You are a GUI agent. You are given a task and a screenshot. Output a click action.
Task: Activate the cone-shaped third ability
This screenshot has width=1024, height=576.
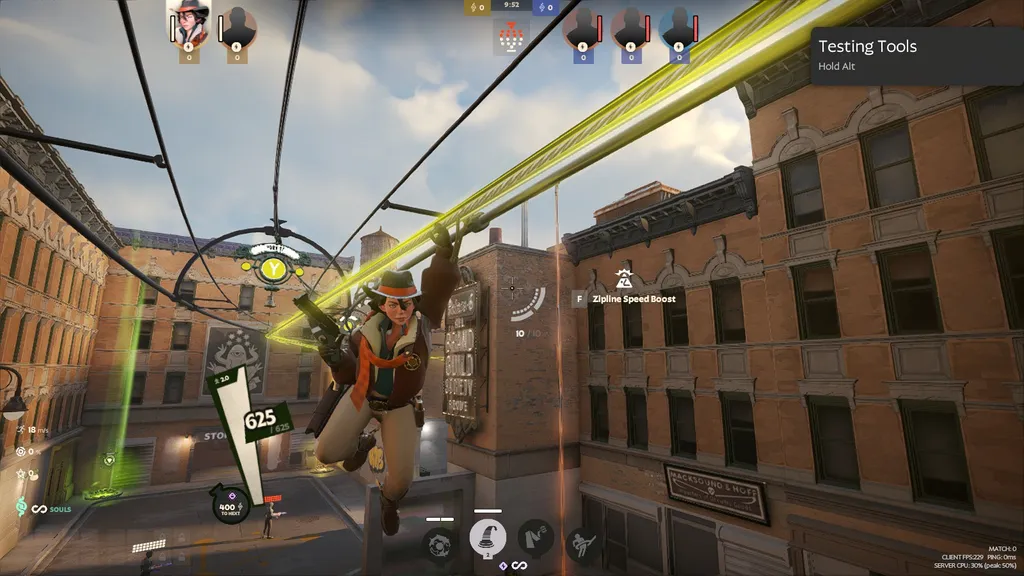[x=535, y=539]
